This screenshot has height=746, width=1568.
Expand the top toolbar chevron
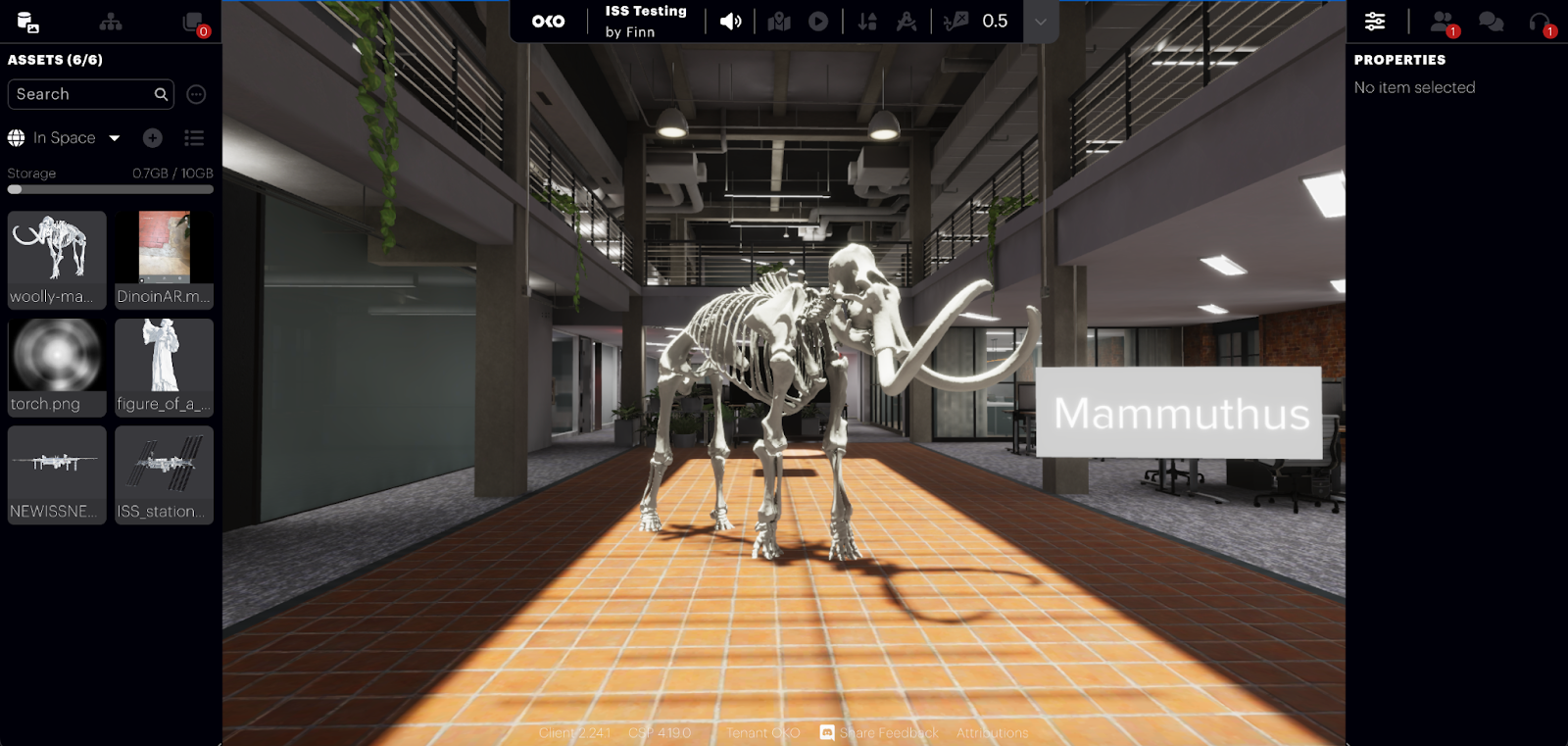click(x=1041, y=22)
